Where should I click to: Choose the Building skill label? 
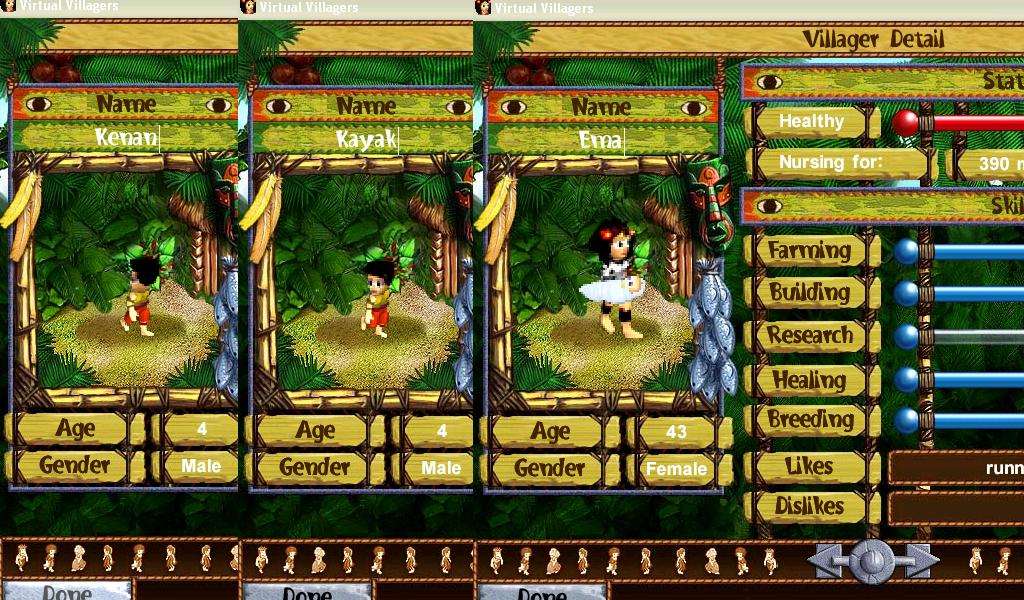(x=809, y=293)
